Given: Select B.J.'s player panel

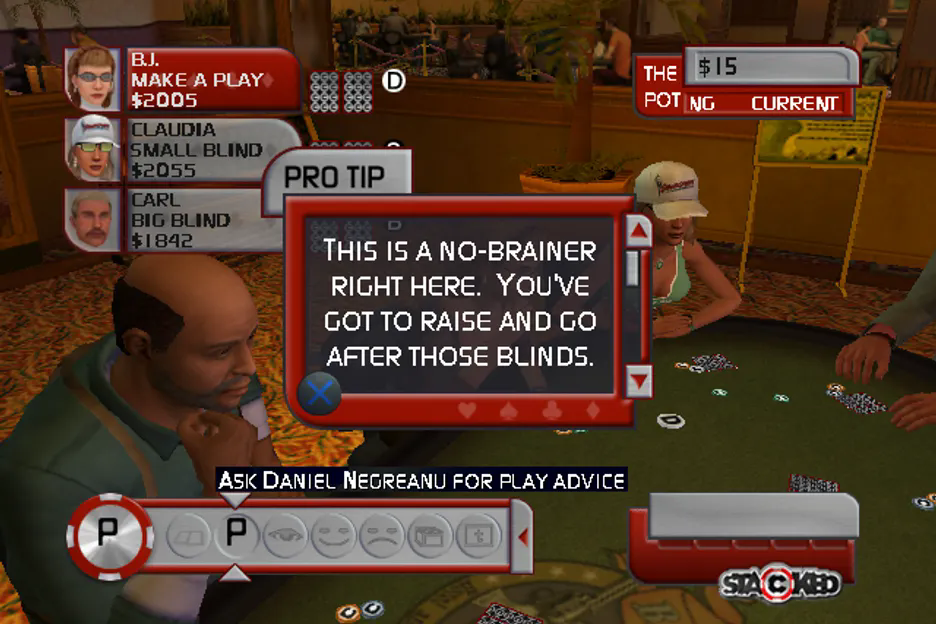Looking at the screenshot, I should tap(182, 80).
